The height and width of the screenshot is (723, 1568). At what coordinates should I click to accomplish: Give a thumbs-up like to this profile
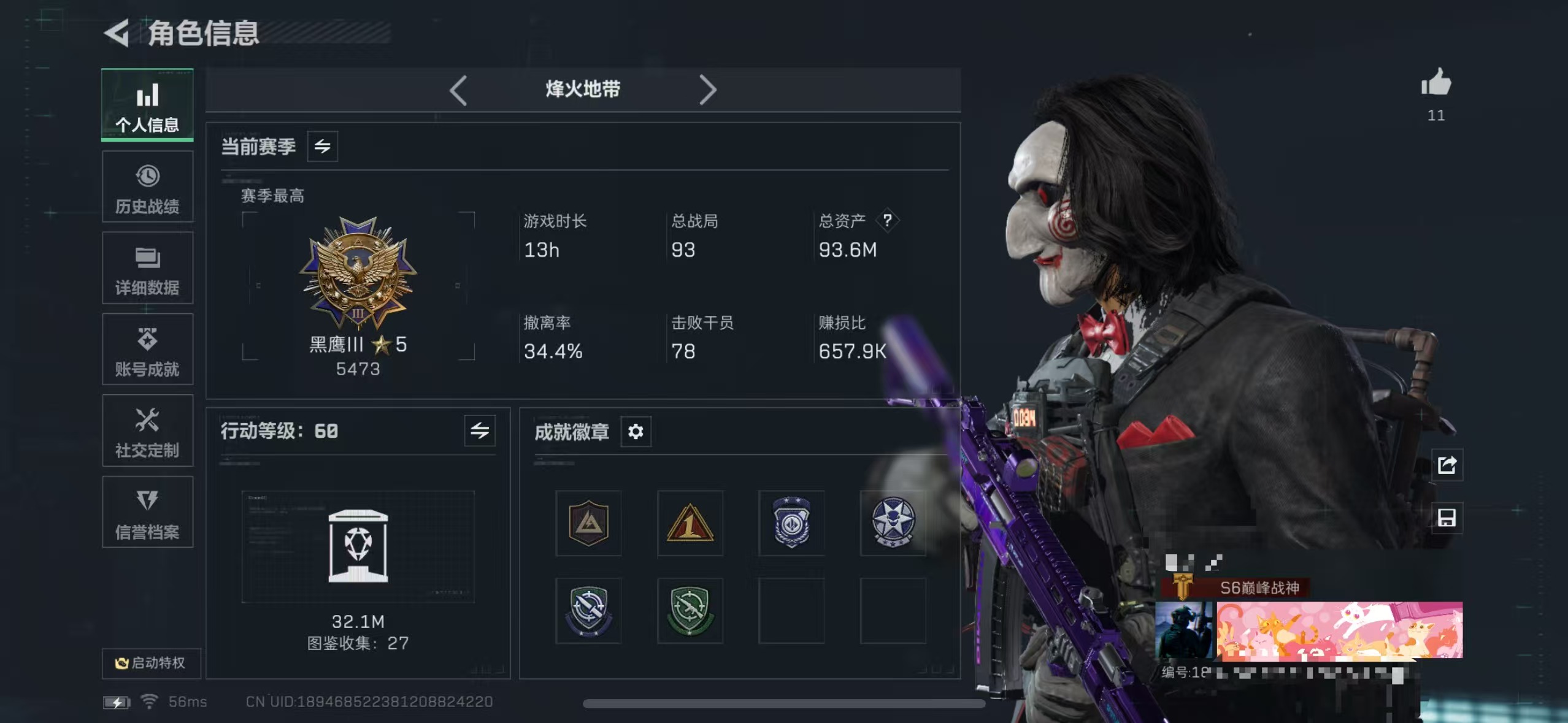click(x=1436, y=83)
